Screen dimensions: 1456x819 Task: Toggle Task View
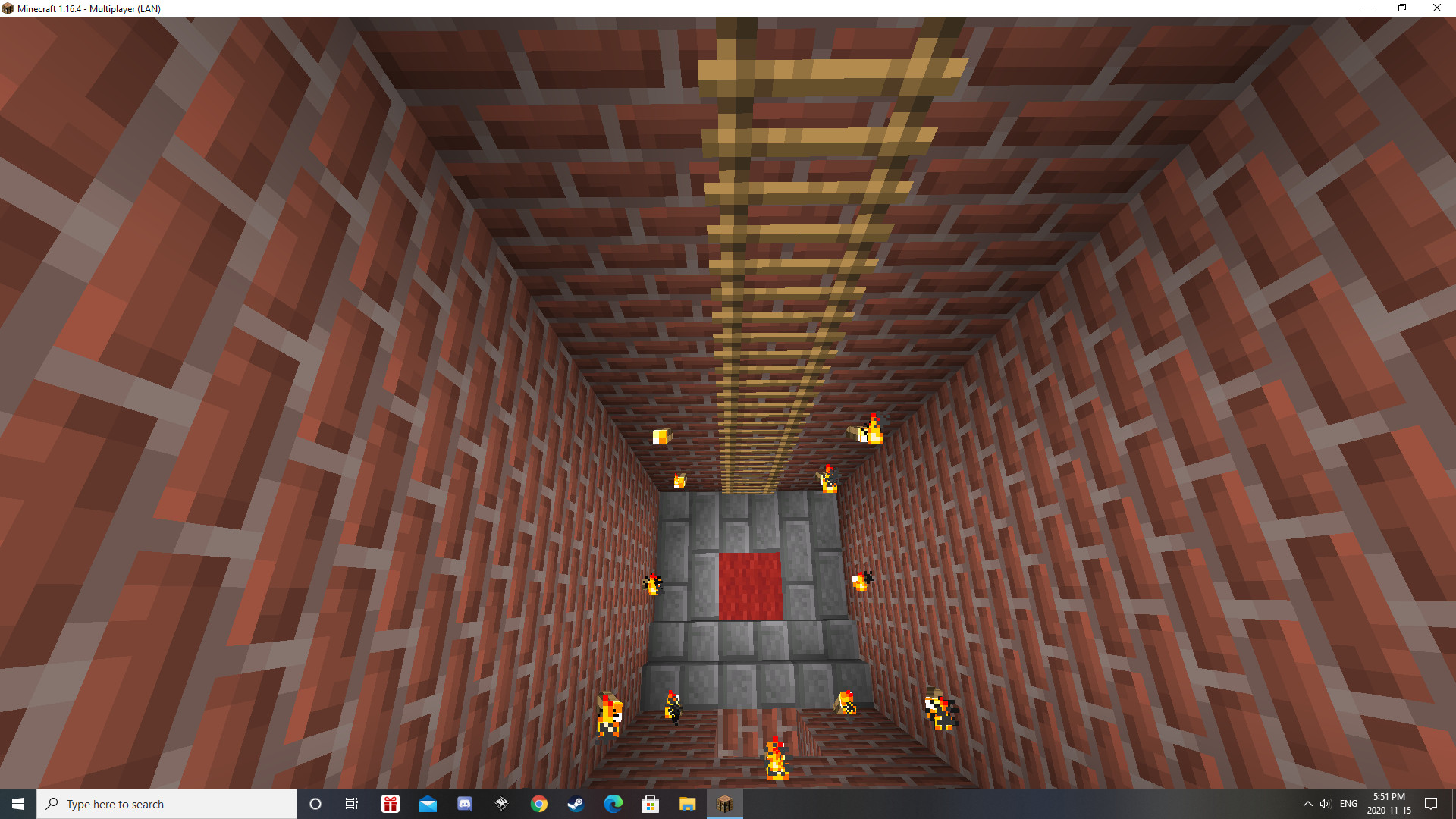352,803
